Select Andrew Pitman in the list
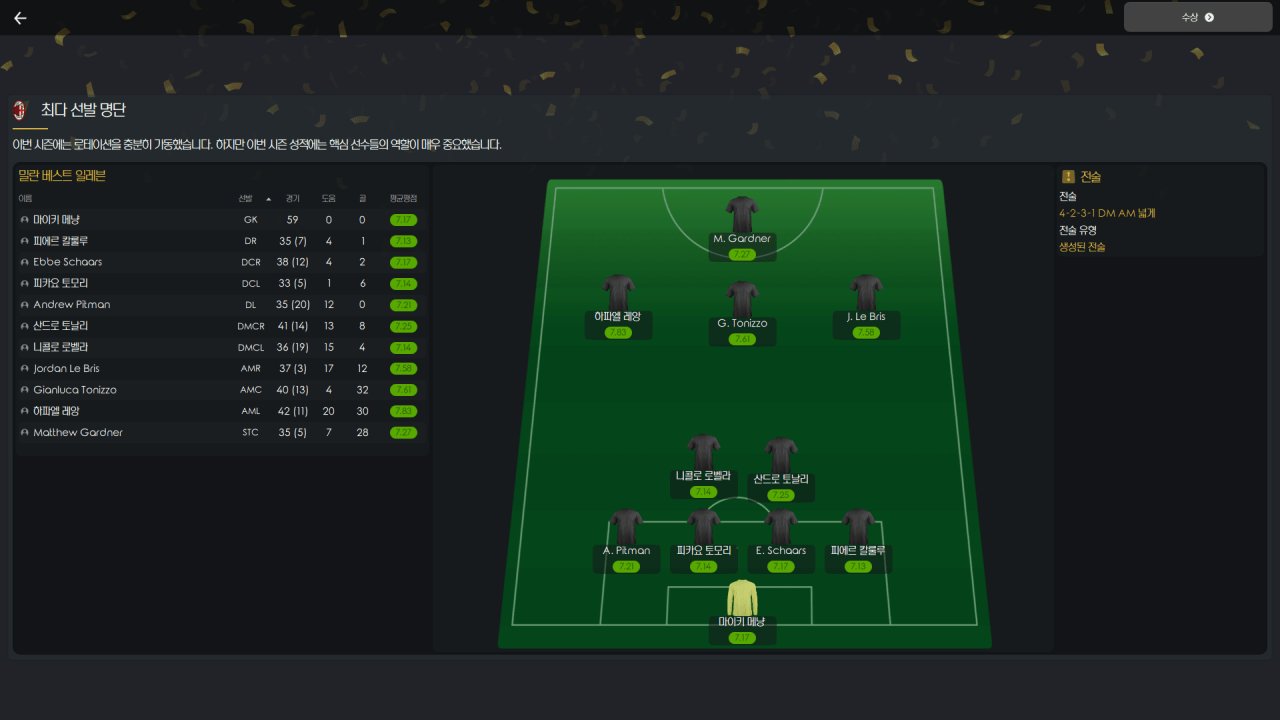Screen dimensions: 1280x720 (x=72, y=304)
